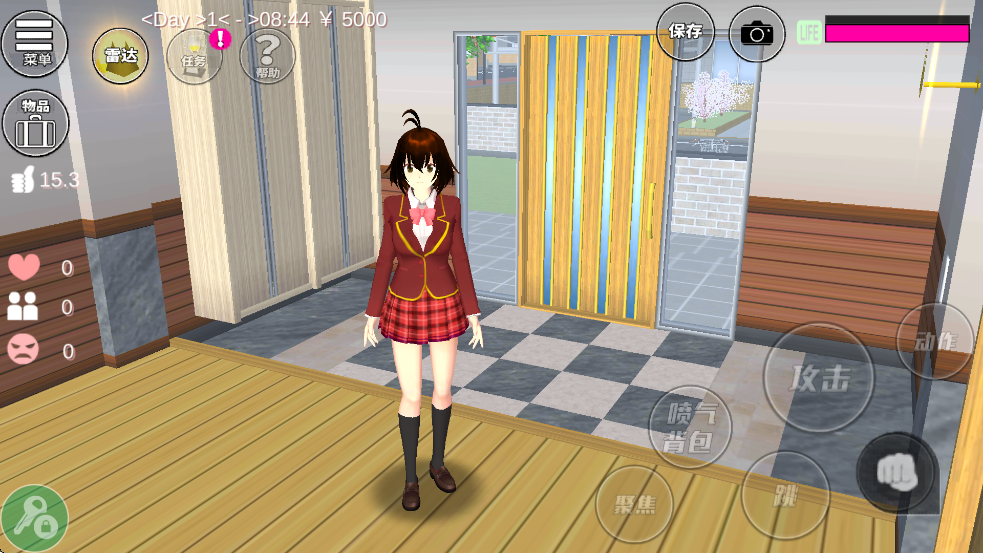Image resolution: width=983 pixels, height=553 pixels.
Task: Click the green key icon button
Action: click(34, 518)
